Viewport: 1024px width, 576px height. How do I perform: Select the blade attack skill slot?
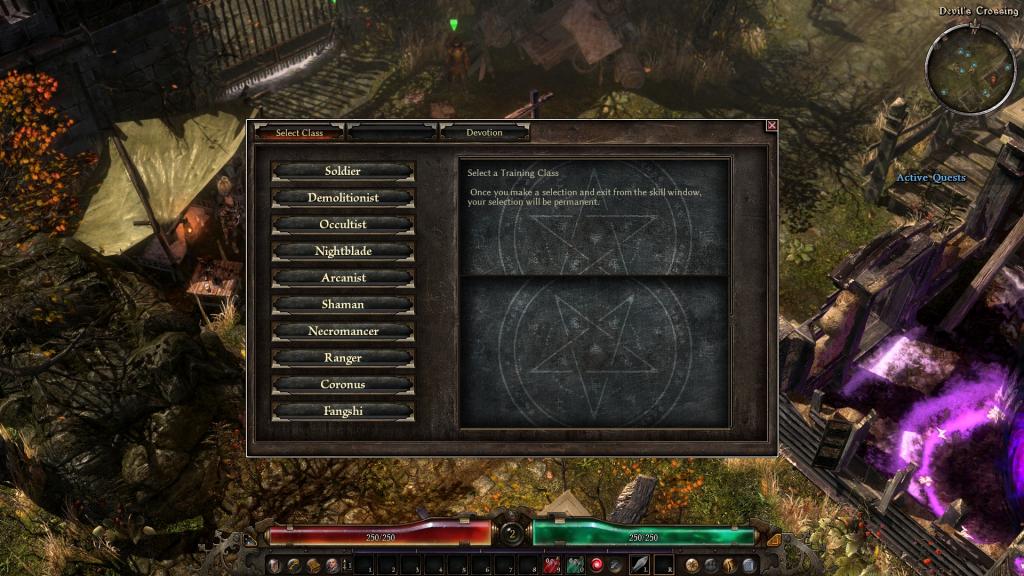coord(638,566)
